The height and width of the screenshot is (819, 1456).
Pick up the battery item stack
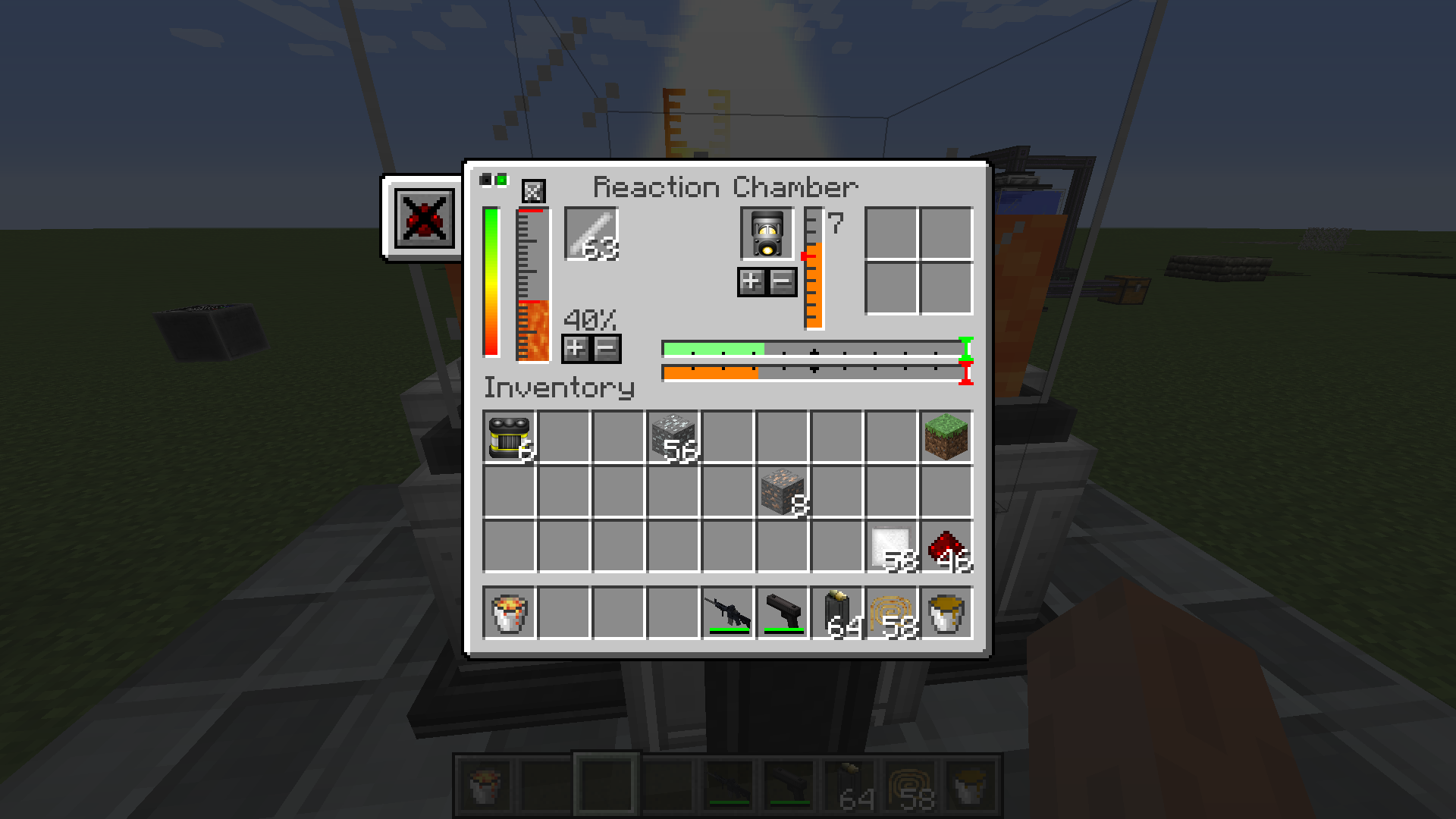[510, 438]
